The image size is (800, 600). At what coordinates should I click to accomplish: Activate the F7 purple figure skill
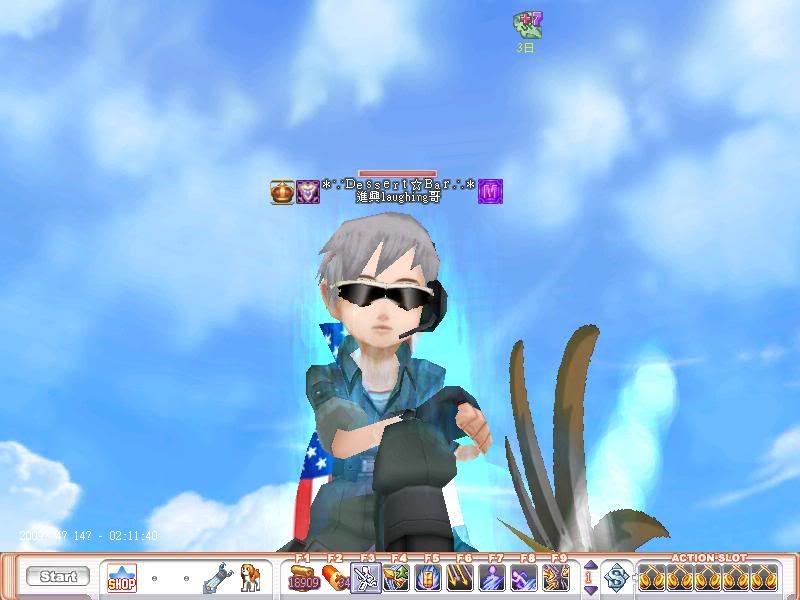click(492, 577)
